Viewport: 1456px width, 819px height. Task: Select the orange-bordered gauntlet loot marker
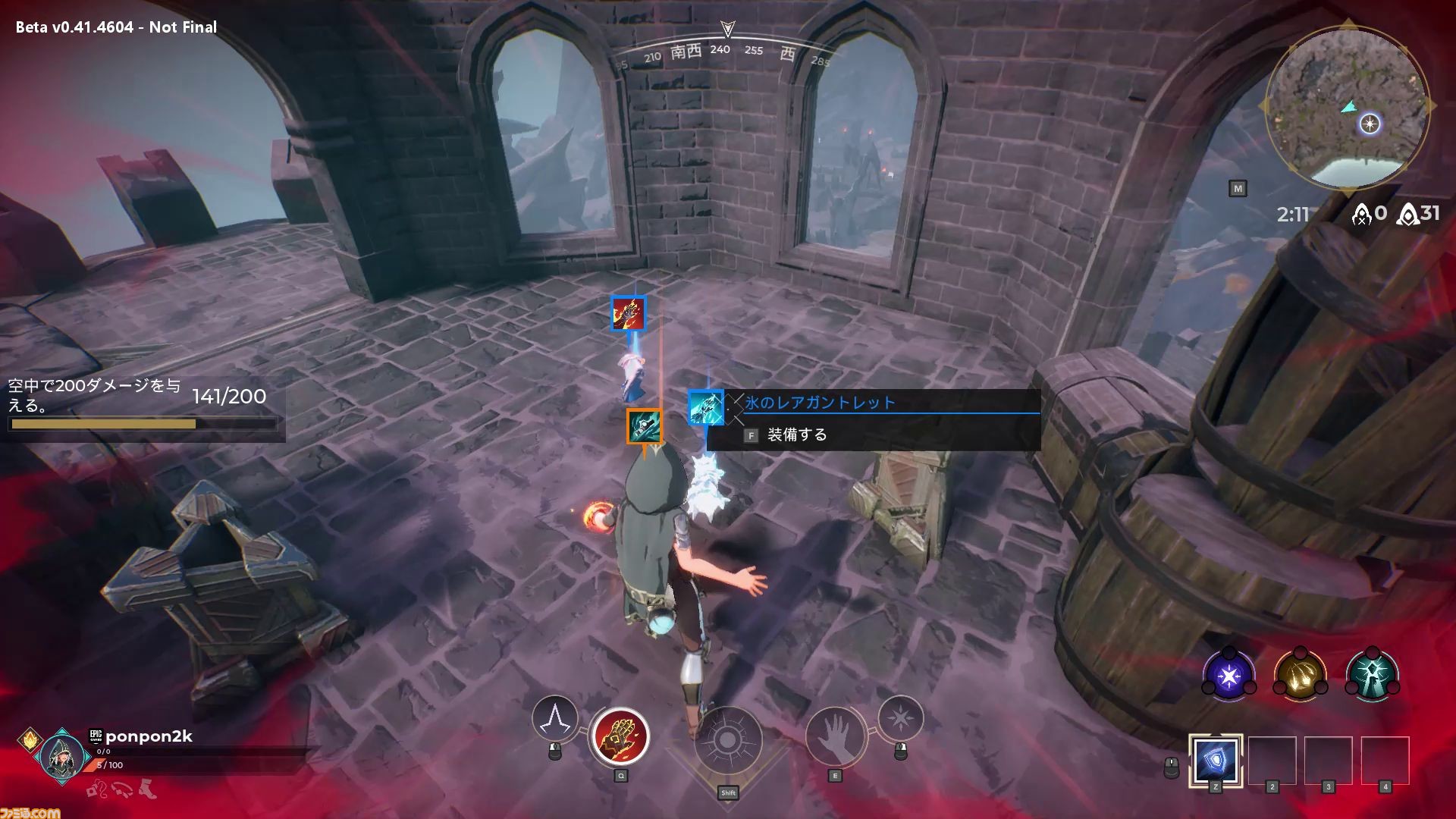click(x=644, y=426)
